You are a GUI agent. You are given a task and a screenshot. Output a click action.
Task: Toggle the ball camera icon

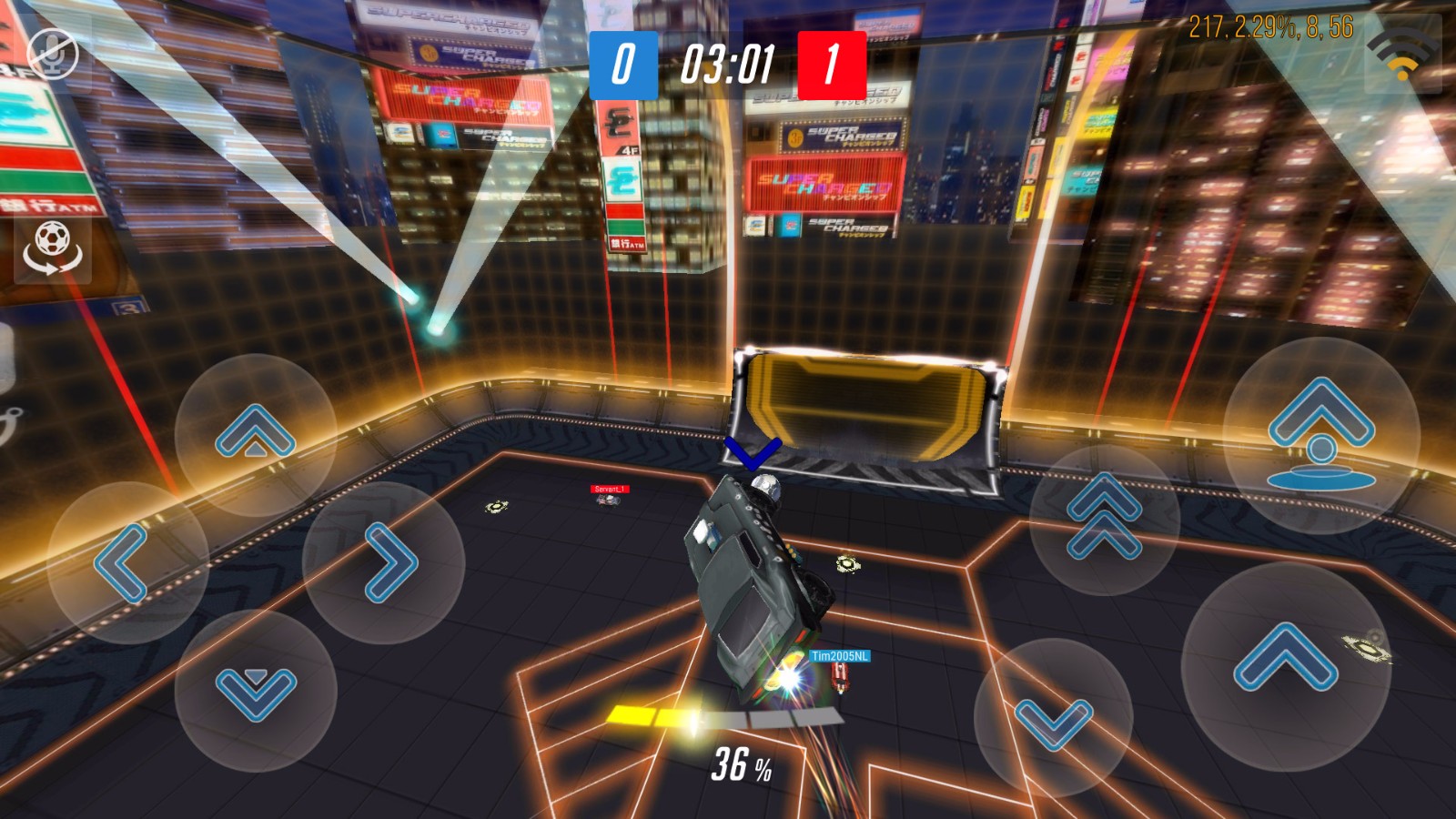coord(52,248)
